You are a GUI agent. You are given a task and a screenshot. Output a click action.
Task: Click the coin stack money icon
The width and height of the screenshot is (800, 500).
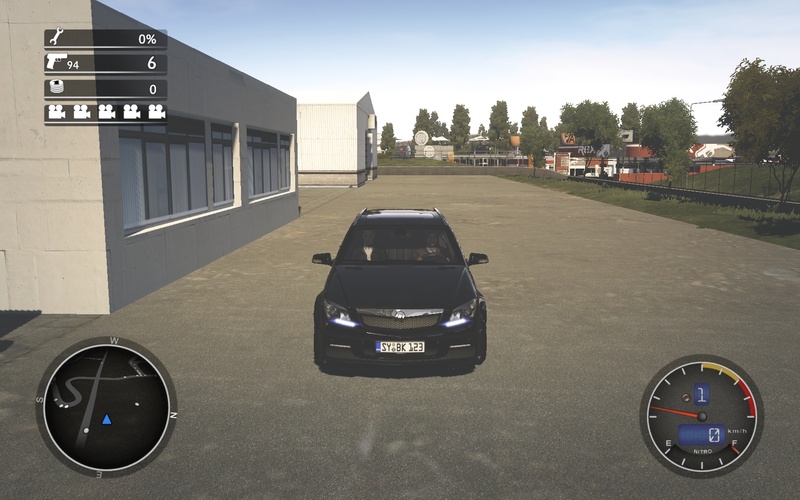(x=57, y=88)
